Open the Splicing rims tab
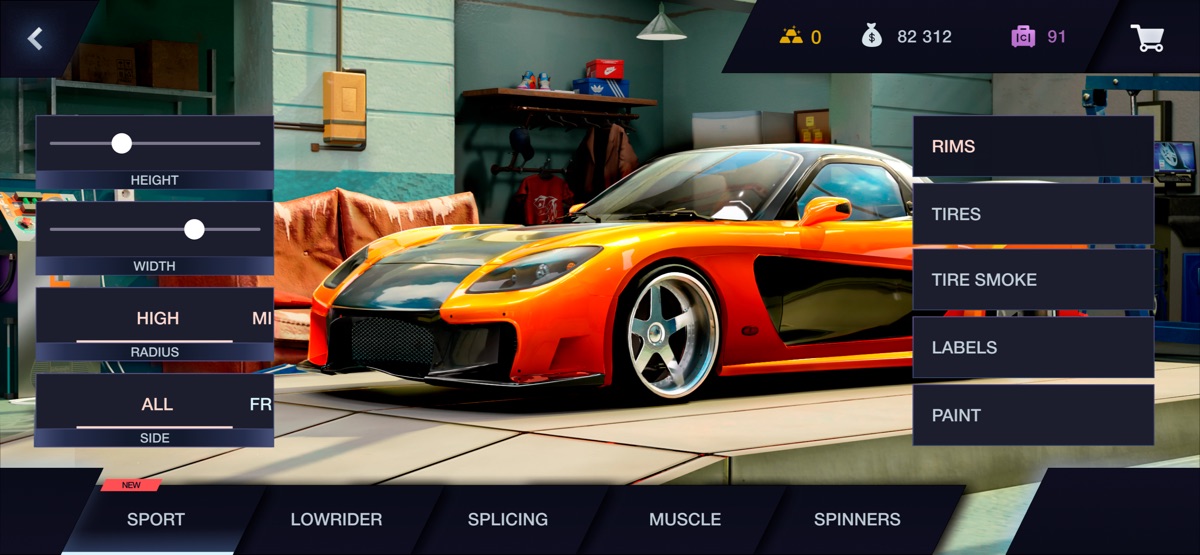 coord(508,519)
